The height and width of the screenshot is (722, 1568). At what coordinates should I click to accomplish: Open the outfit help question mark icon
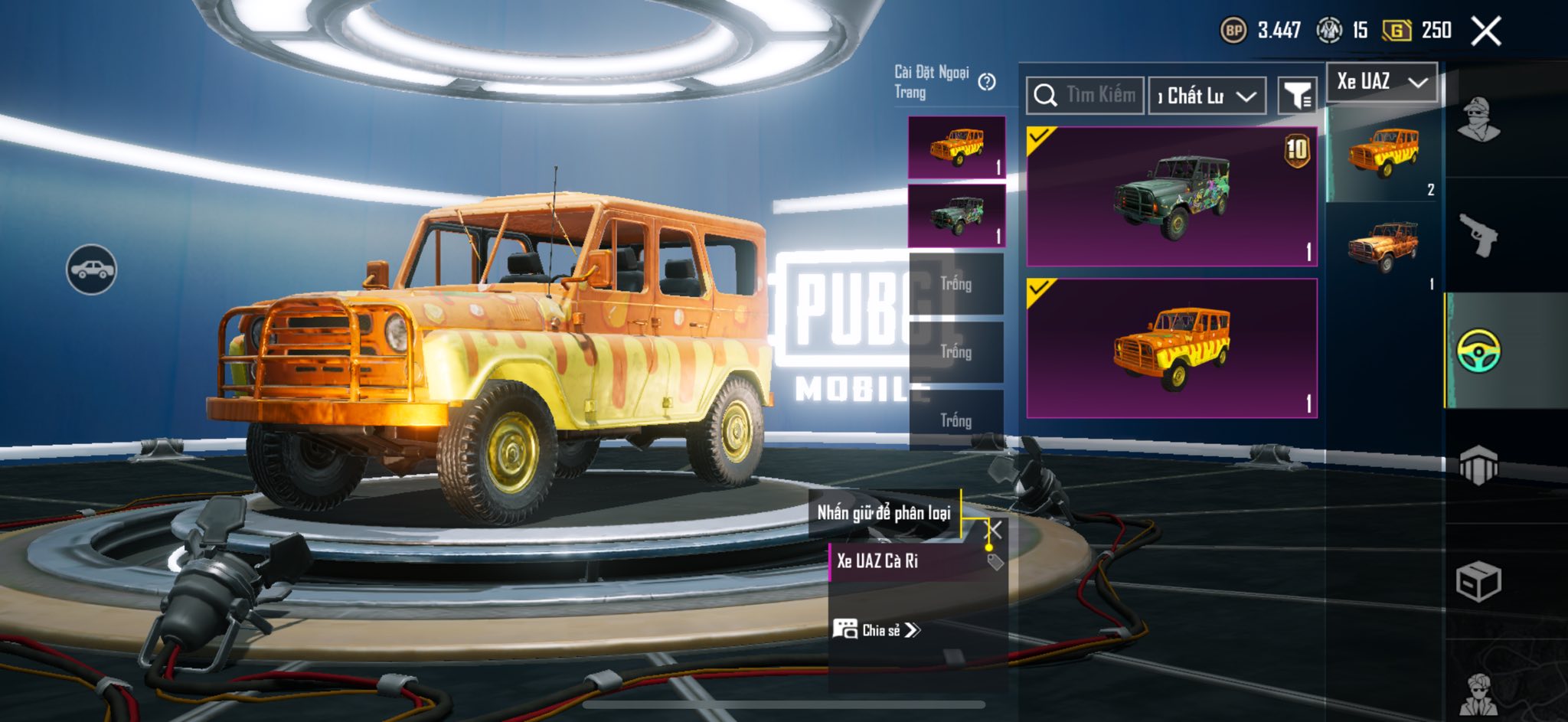[987, 82]
